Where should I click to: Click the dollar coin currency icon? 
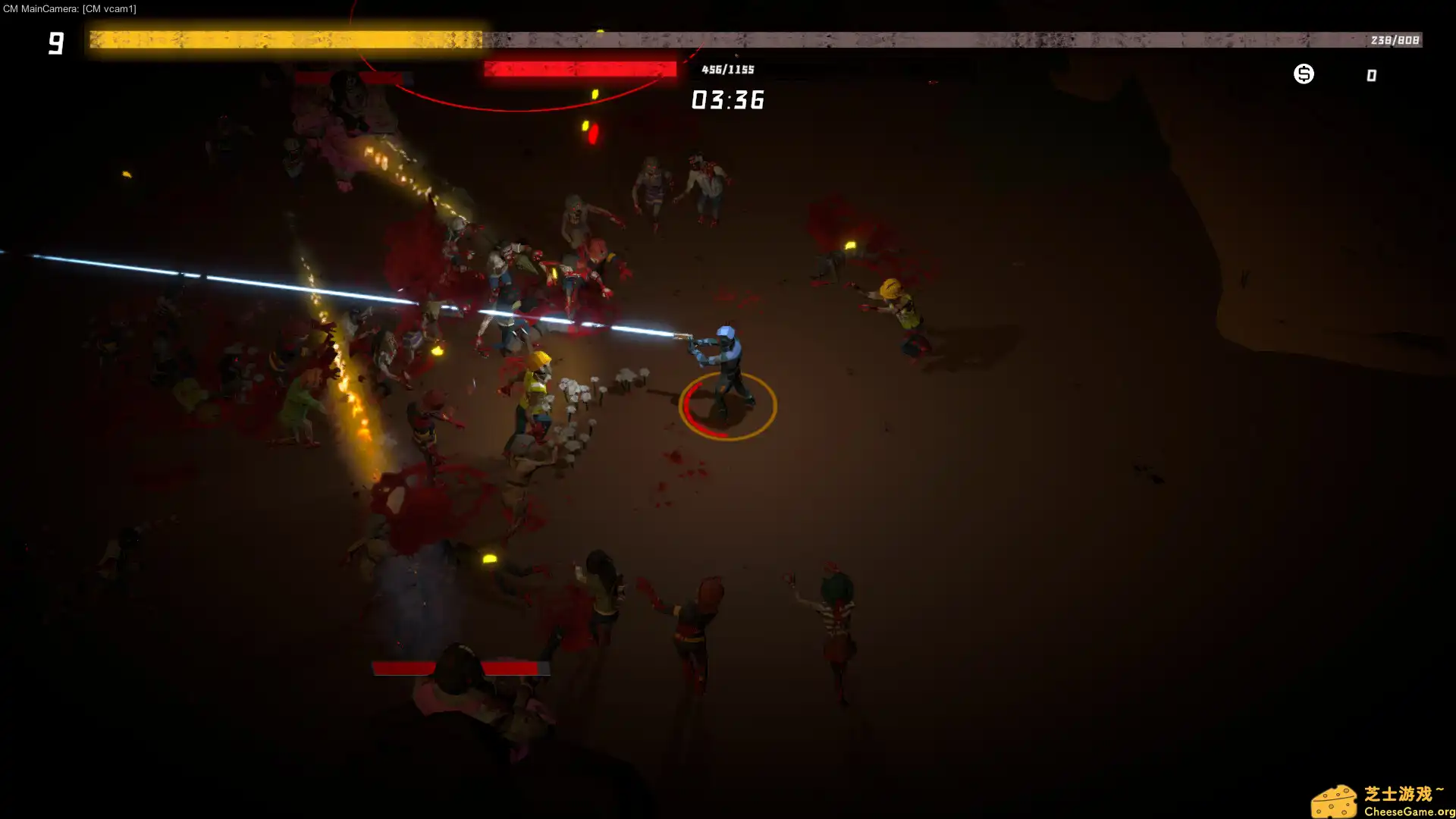point(1304,74)
